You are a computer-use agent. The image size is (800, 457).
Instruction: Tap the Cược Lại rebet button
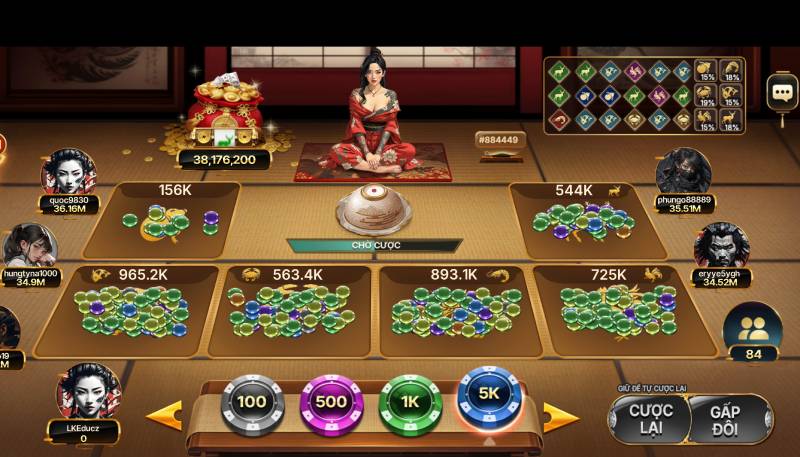click(651, 420)
